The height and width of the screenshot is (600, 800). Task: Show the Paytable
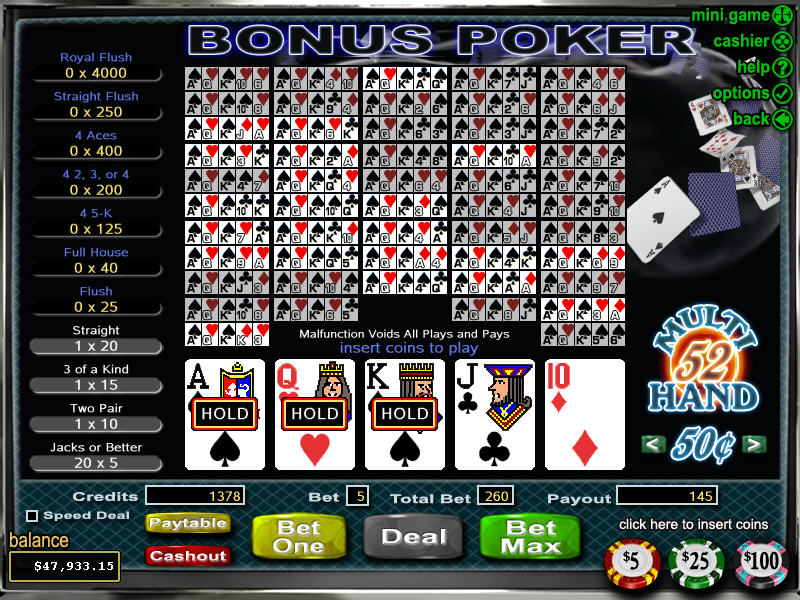coord(187,523)
